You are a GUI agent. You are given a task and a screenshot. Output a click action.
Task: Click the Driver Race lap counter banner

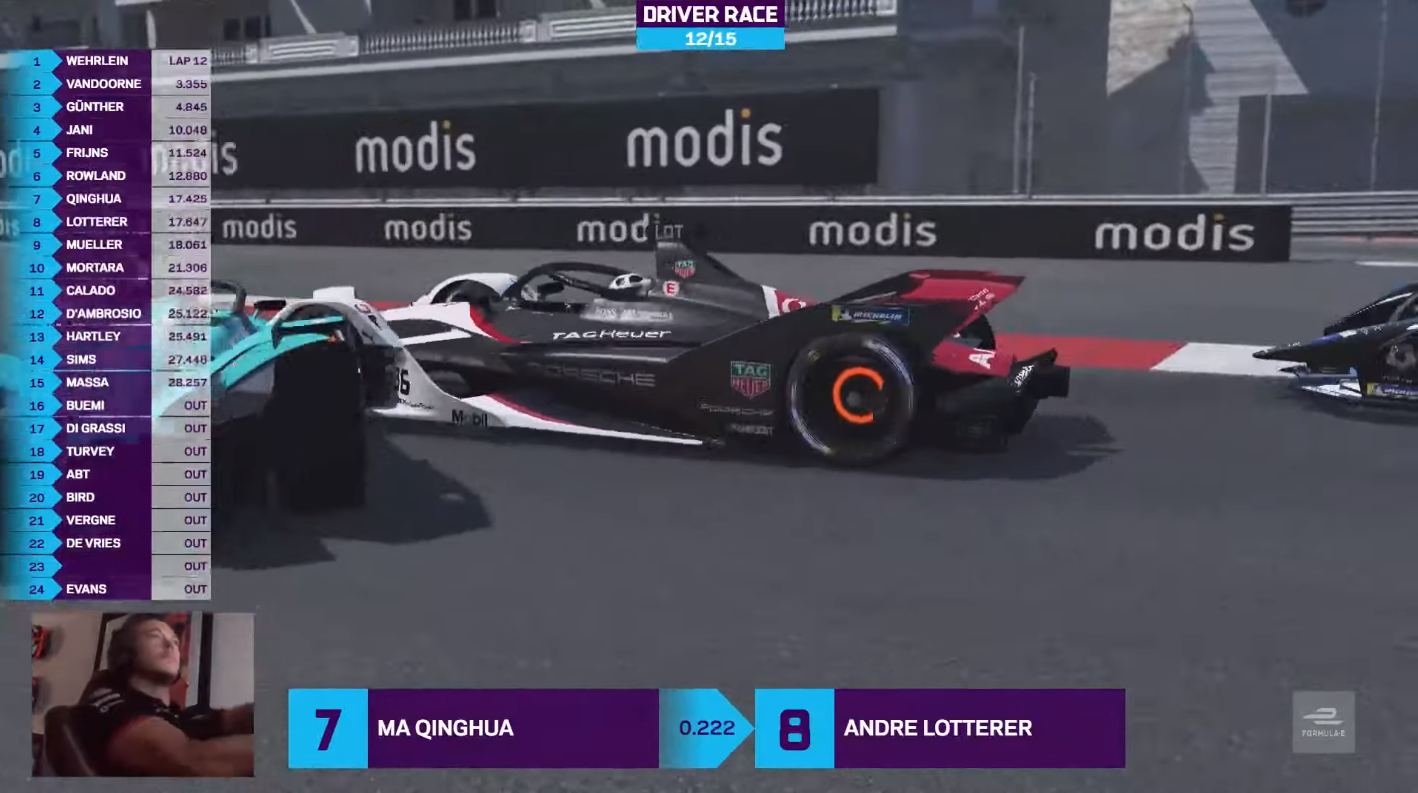710,26
